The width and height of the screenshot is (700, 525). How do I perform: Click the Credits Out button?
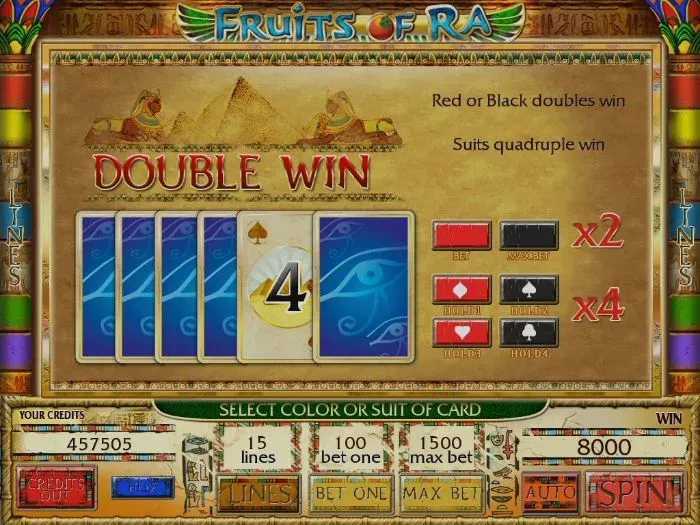[x=56, y=488]
